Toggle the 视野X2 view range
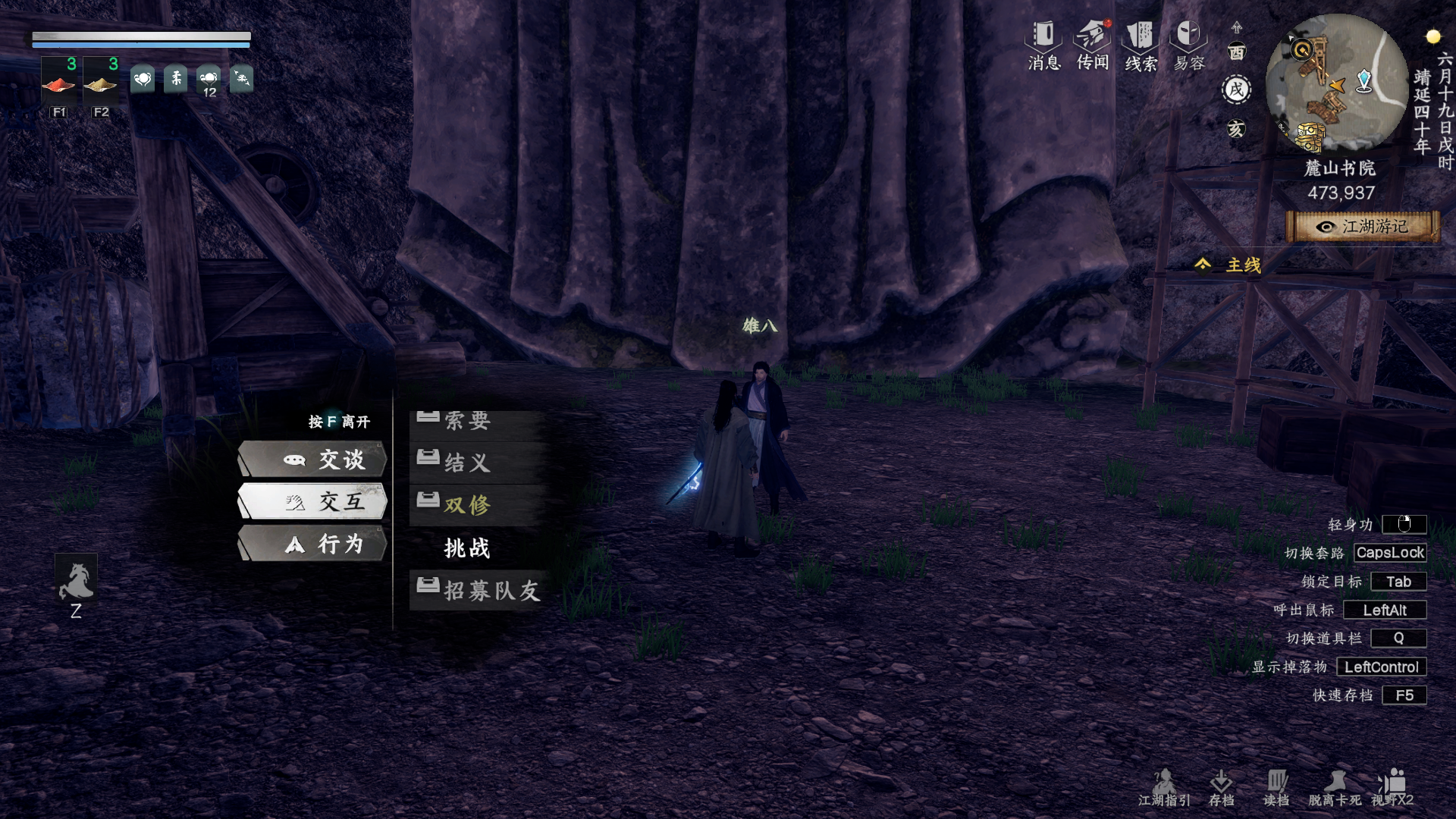The image size is (1456, 819). point(1392,788)
